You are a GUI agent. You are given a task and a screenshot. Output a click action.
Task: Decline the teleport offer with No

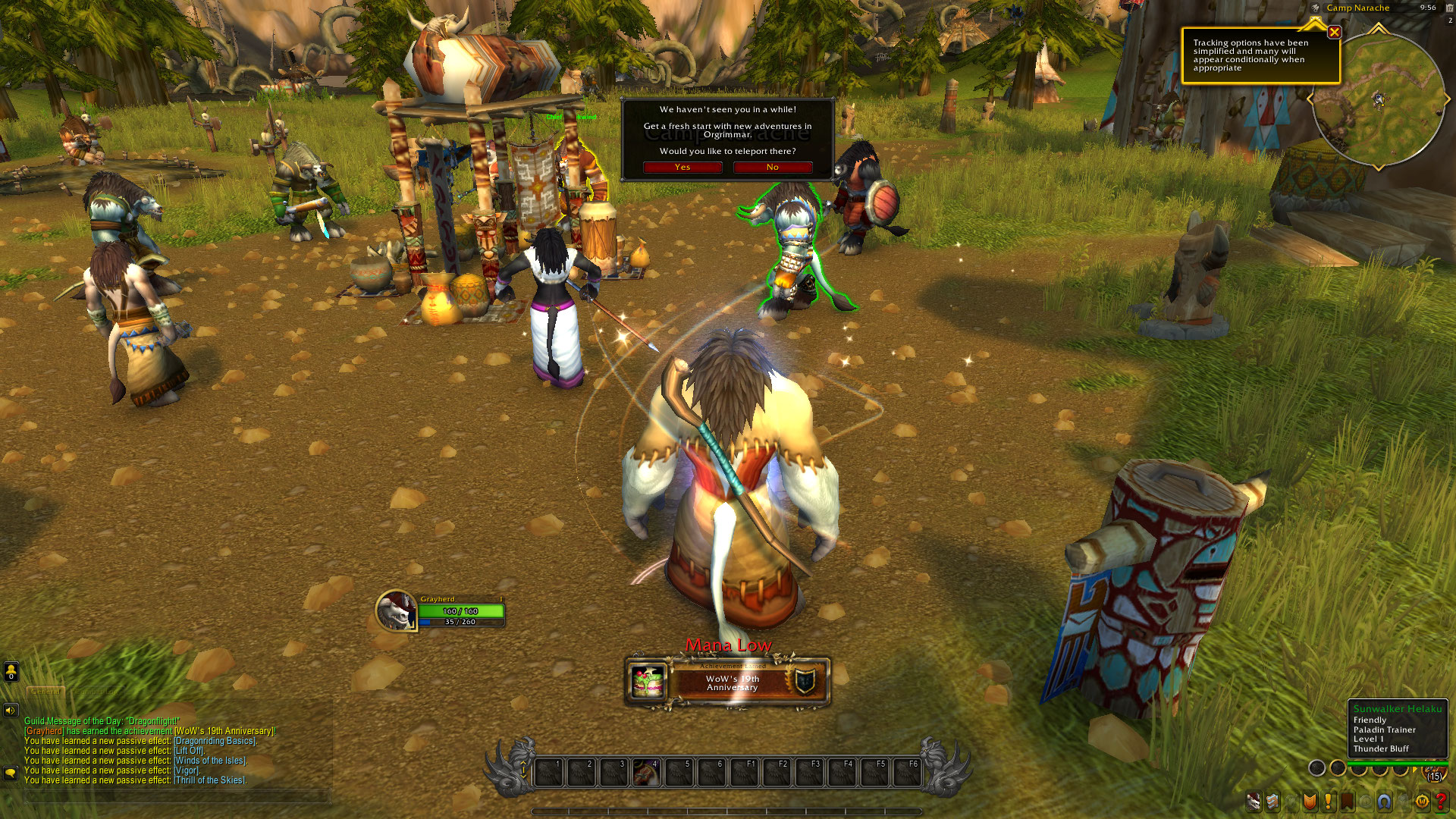click(772, 167)
